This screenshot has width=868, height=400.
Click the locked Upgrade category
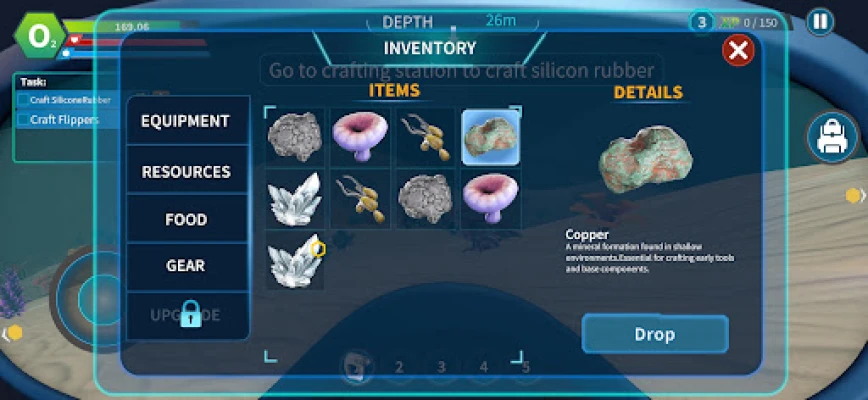click(x=186, y=314)
